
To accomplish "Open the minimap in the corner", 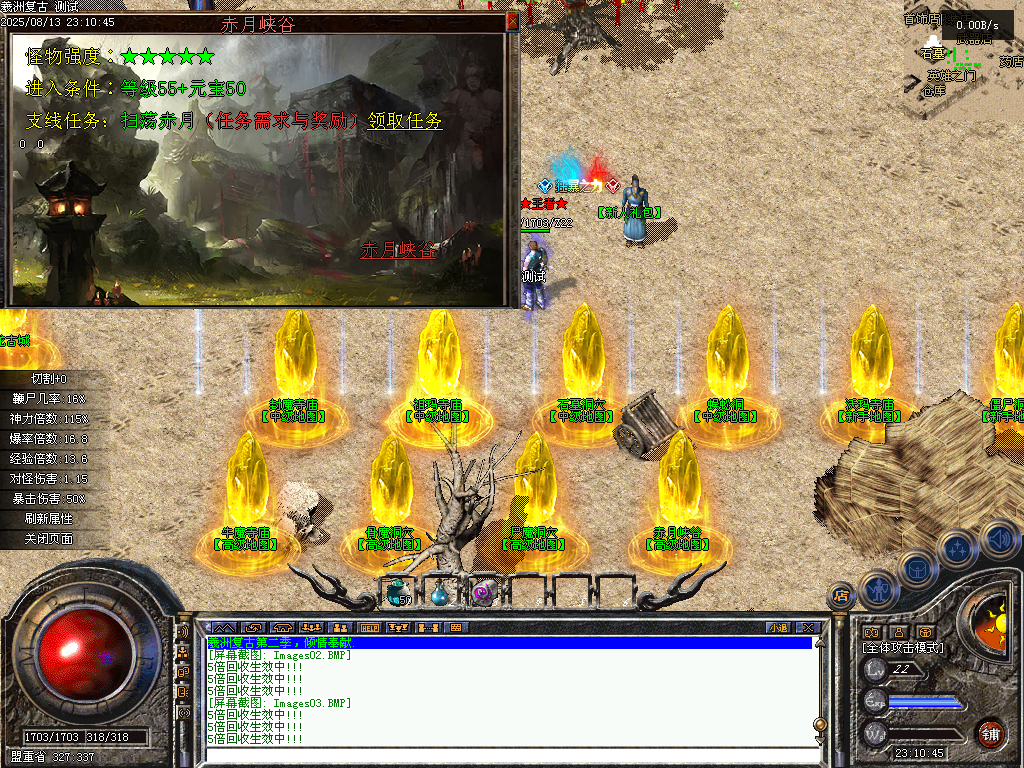I will click(x=961, y=55).
